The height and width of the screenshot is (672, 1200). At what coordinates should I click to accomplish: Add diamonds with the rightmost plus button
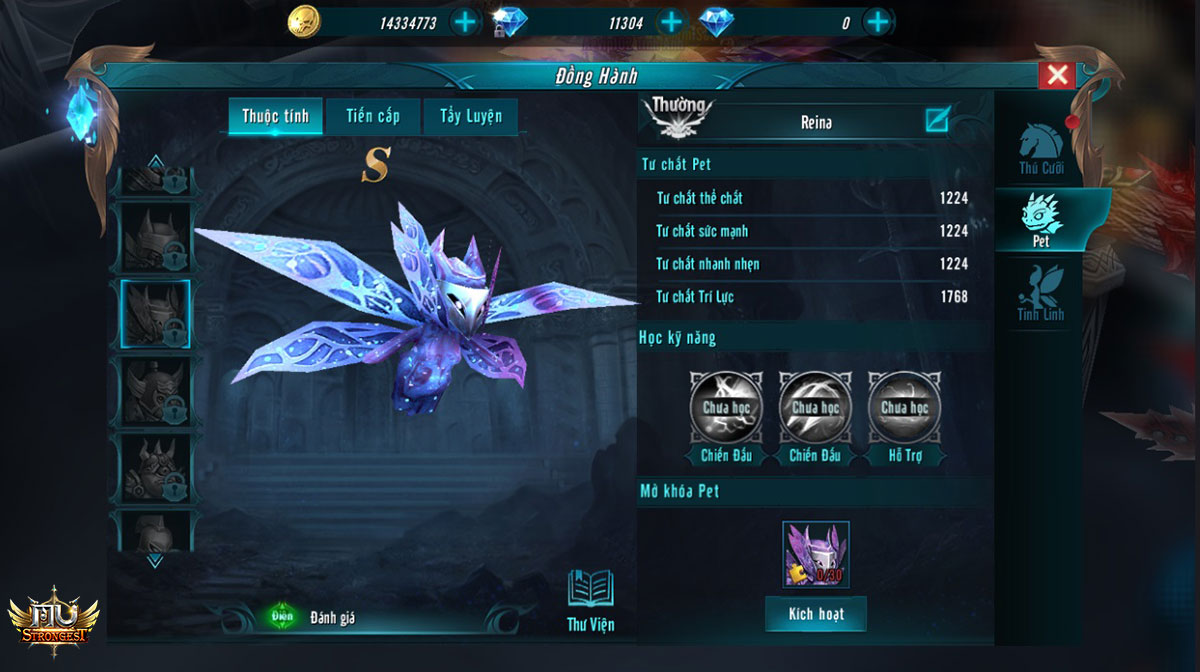click(877, 22)
